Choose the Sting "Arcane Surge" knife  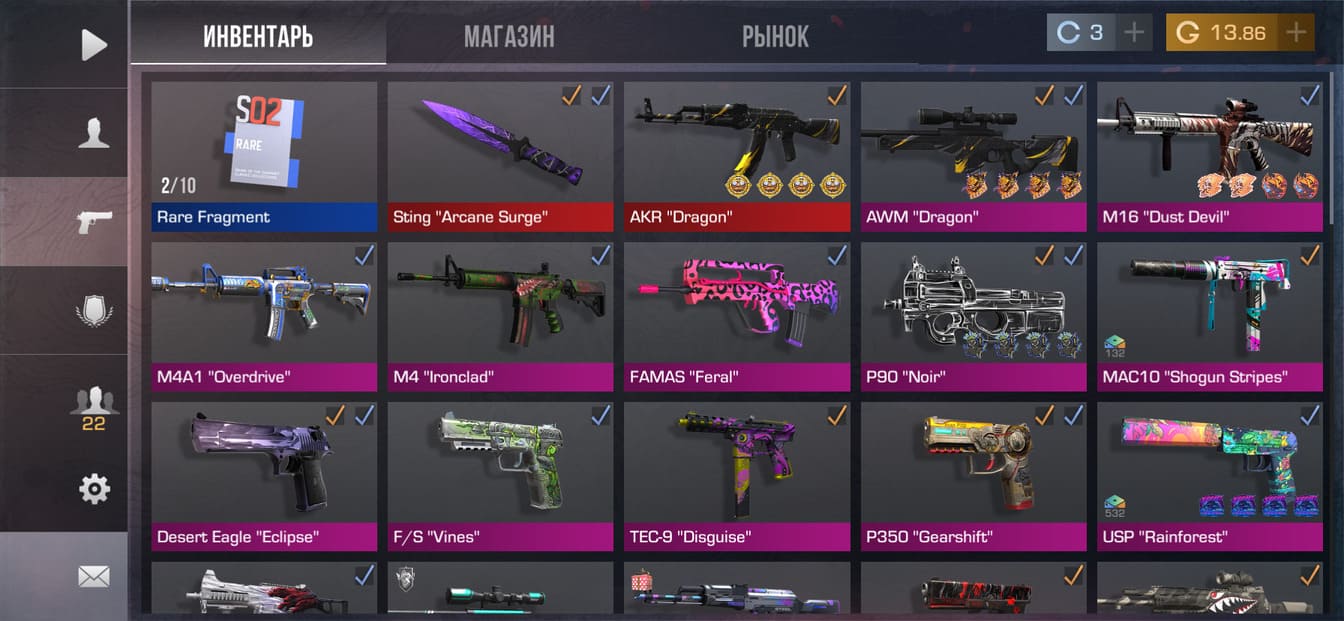[500, 156]
